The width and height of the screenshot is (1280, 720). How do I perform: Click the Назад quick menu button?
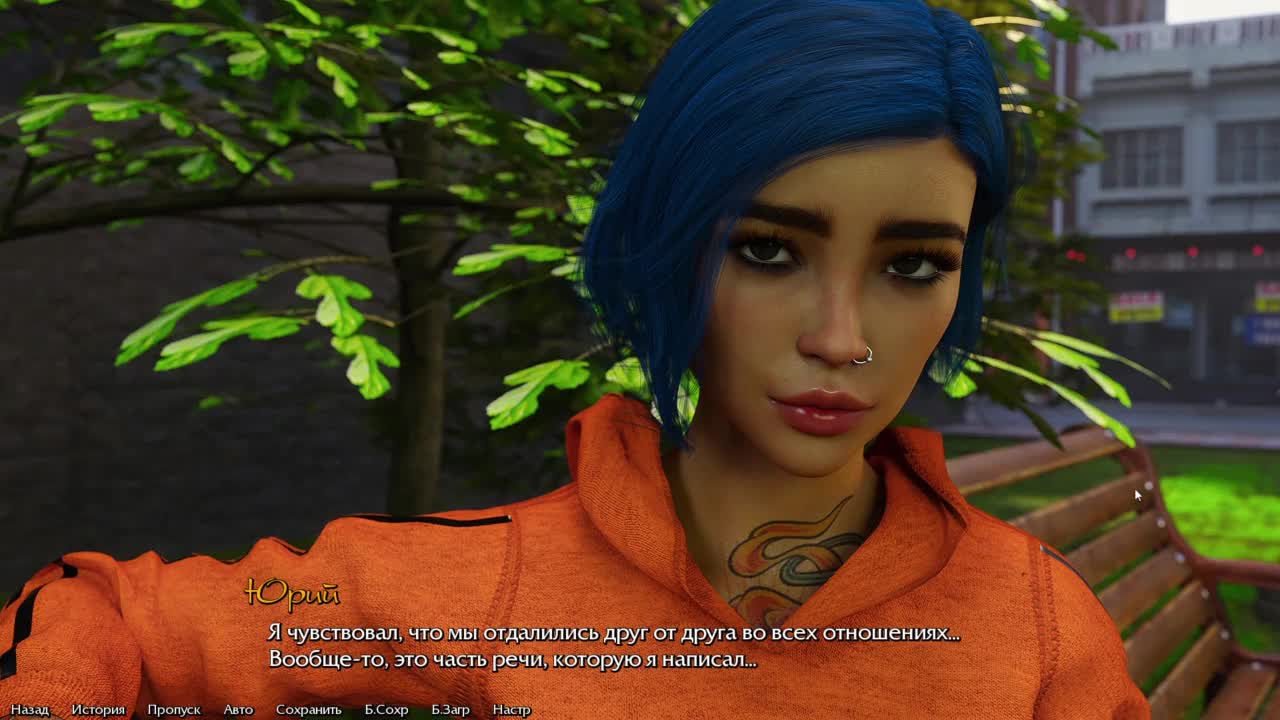click(30, 709)
